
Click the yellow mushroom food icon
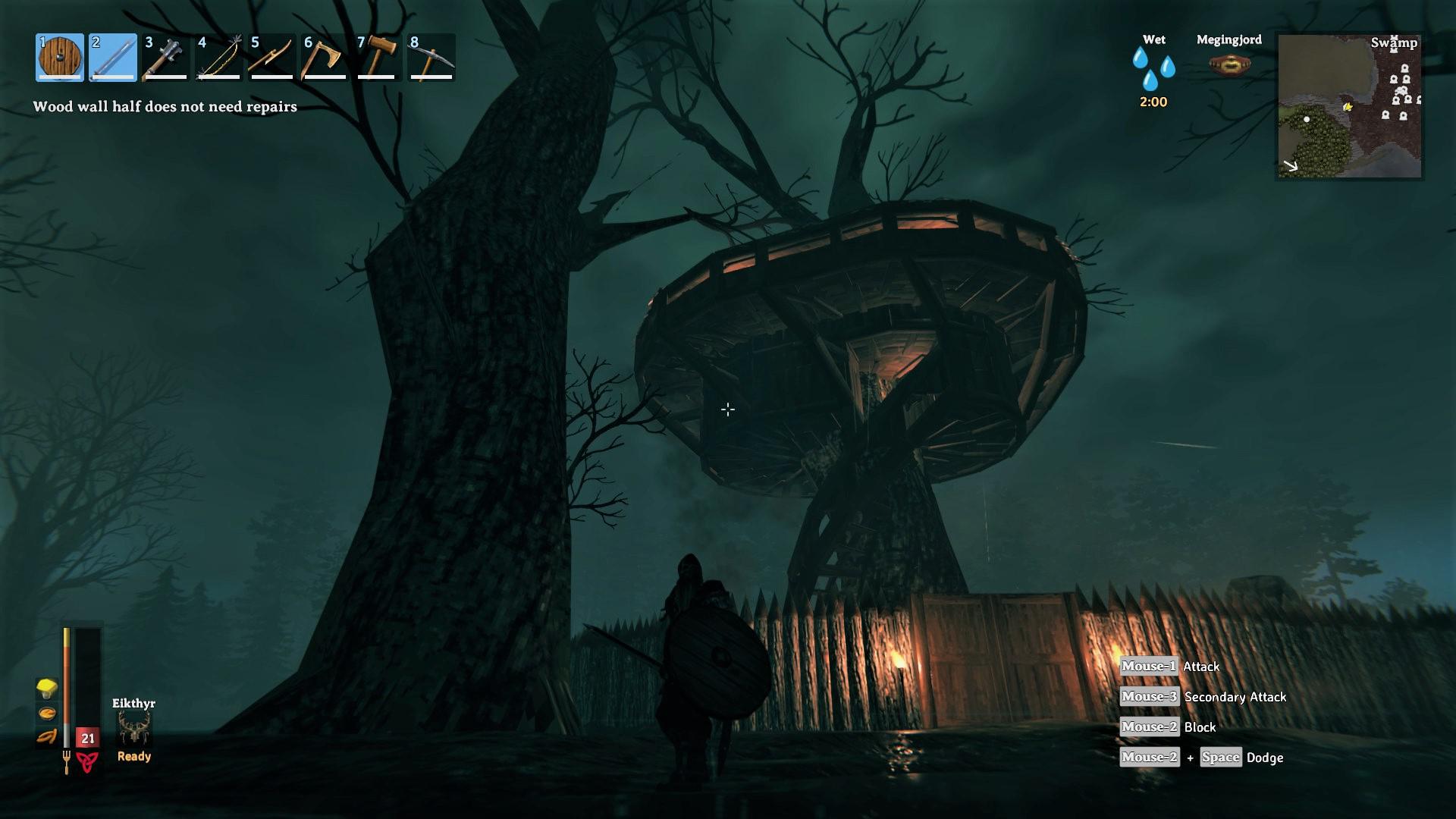point(47,689)
